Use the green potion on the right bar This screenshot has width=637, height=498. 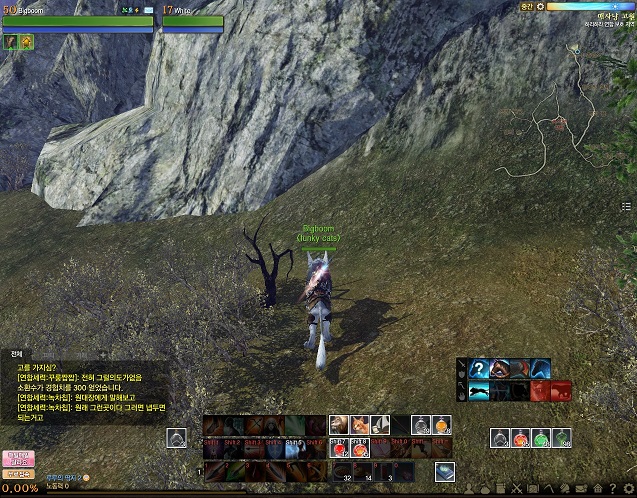point(541,438)
